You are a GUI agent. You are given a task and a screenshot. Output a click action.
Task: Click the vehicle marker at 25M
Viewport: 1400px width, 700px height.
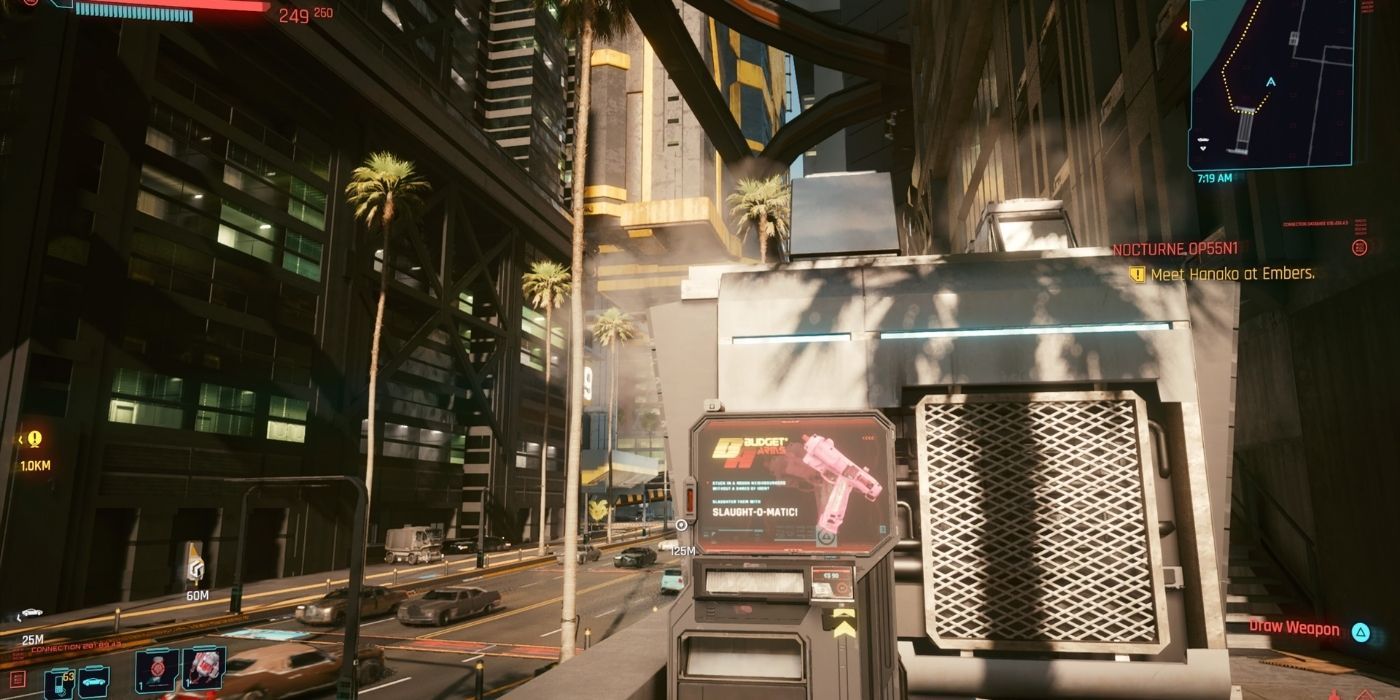[31, 614]
